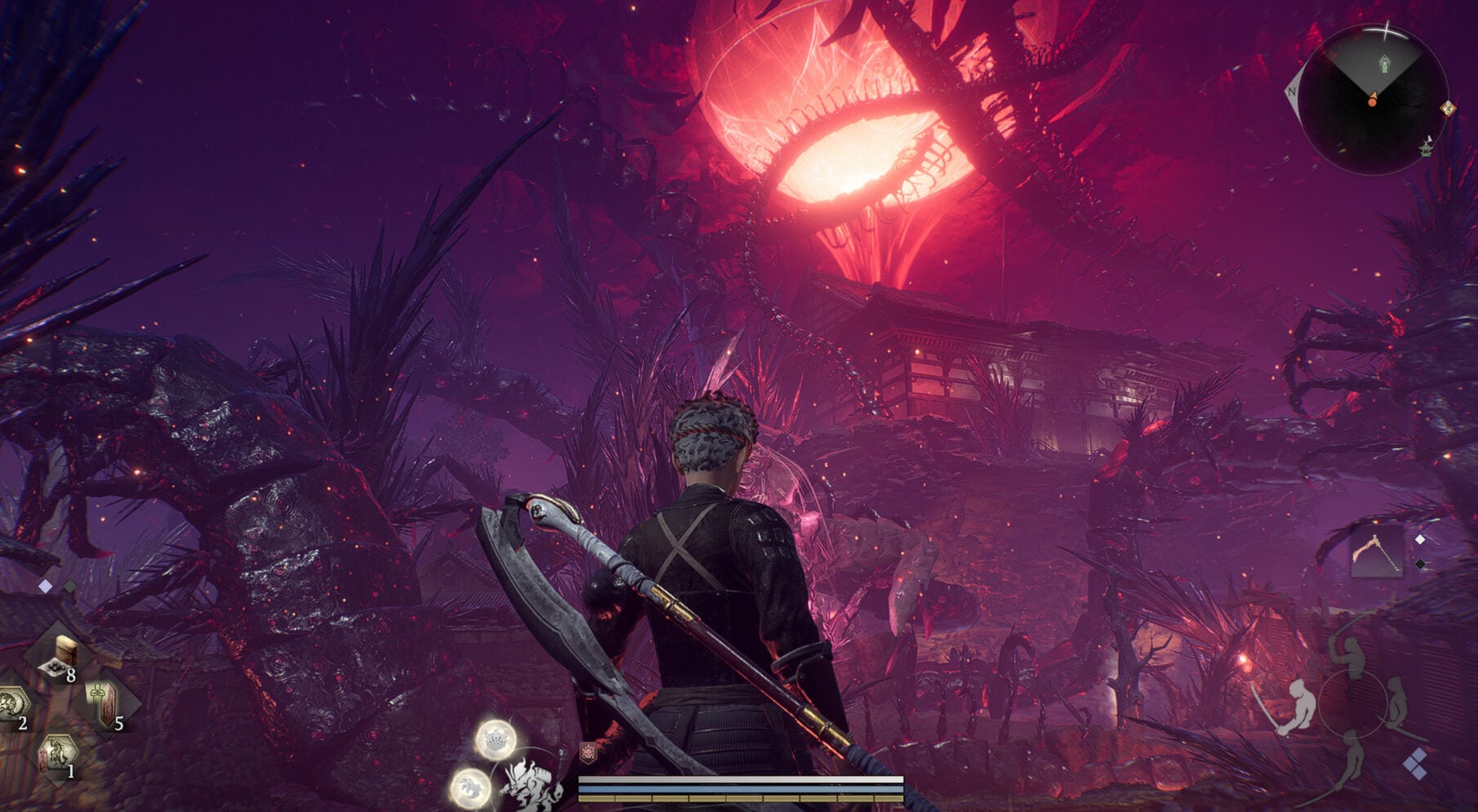This screenshot has width=1478, height=812.
Task: Click the green shrine marker inside the minimap
Action: [1384, 64]
